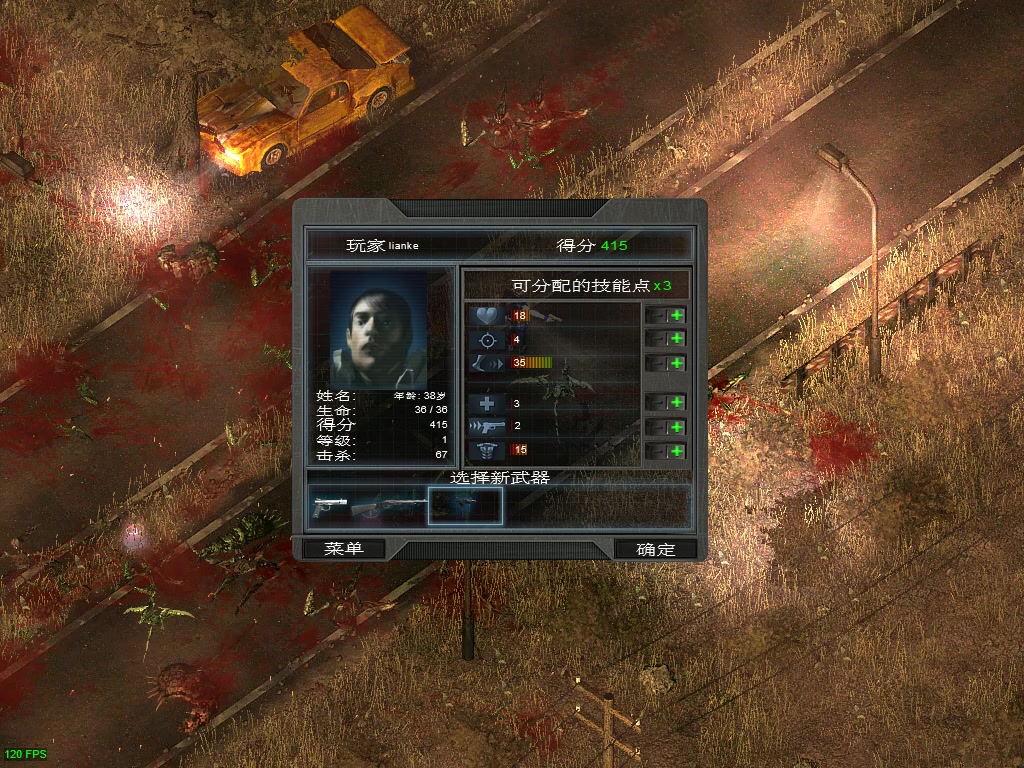
Task: Select the pistol as new weapon
Action: (x=330, y=505)
